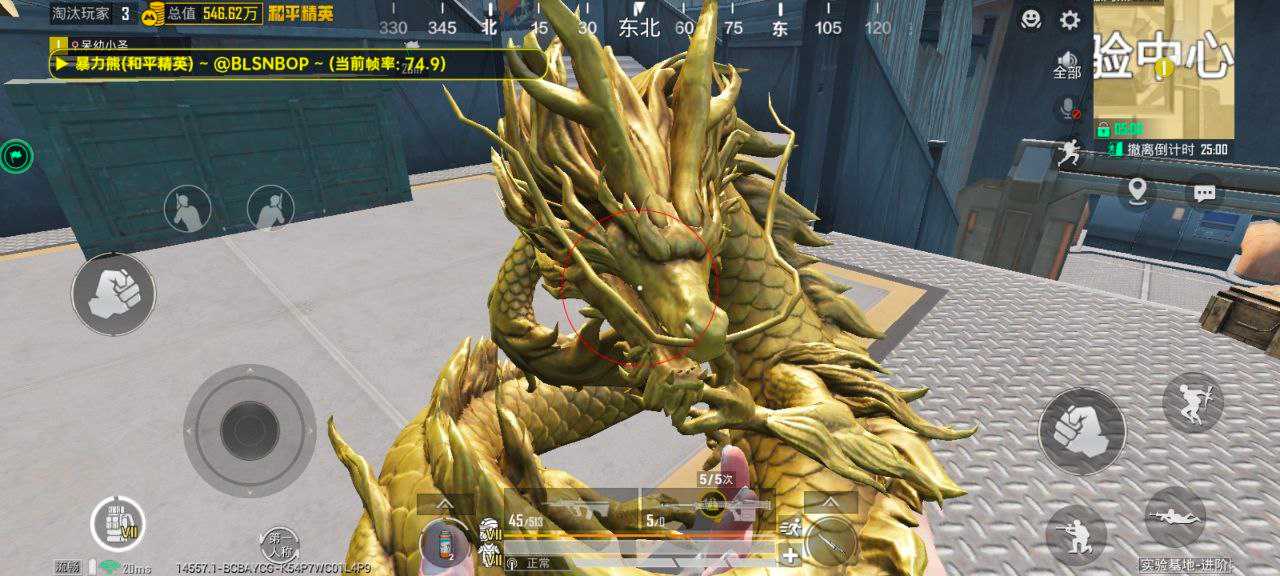Open the 实验中心 minimap

click(1162, 70)
